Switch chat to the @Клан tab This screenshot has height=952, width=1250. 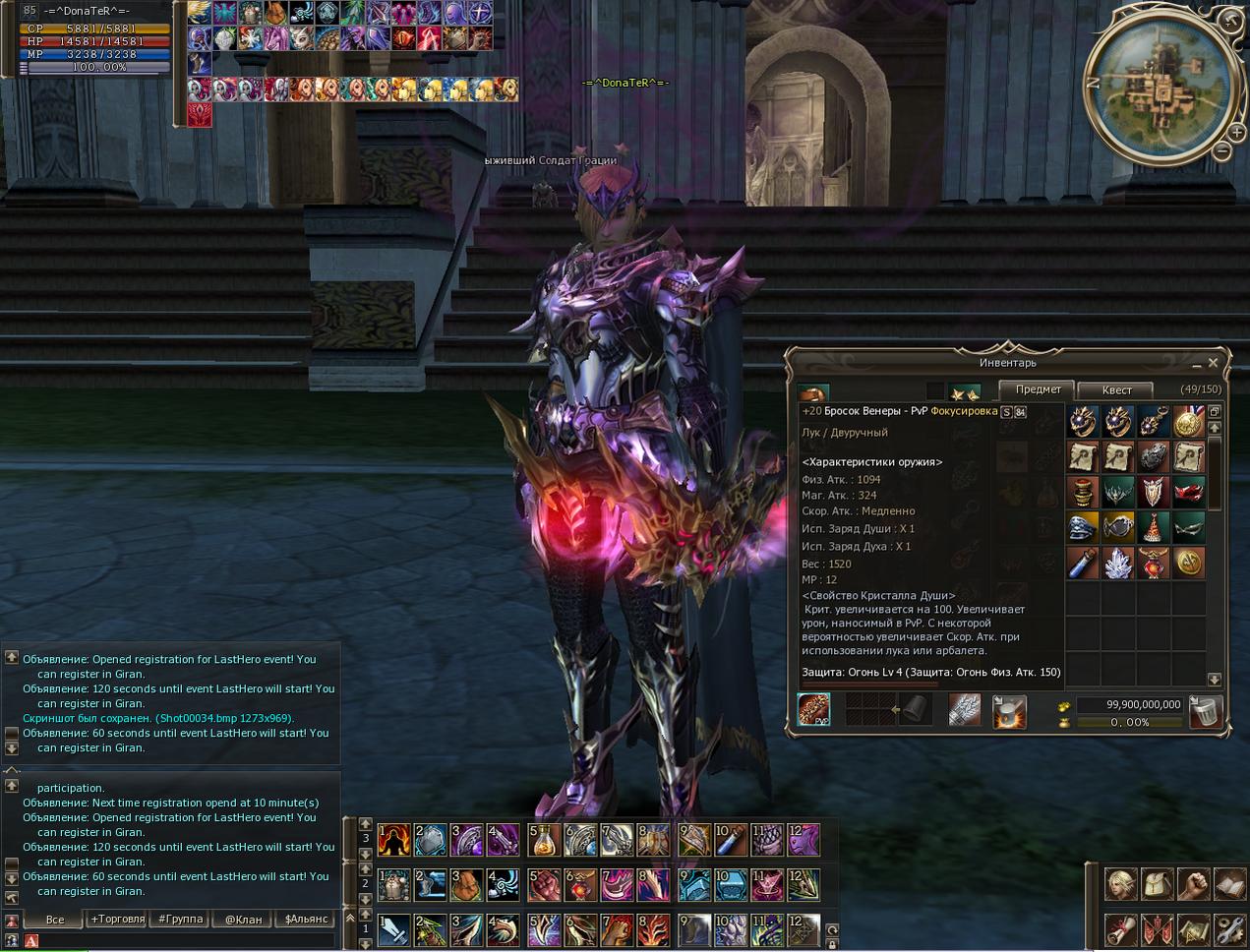coord(243,920)
